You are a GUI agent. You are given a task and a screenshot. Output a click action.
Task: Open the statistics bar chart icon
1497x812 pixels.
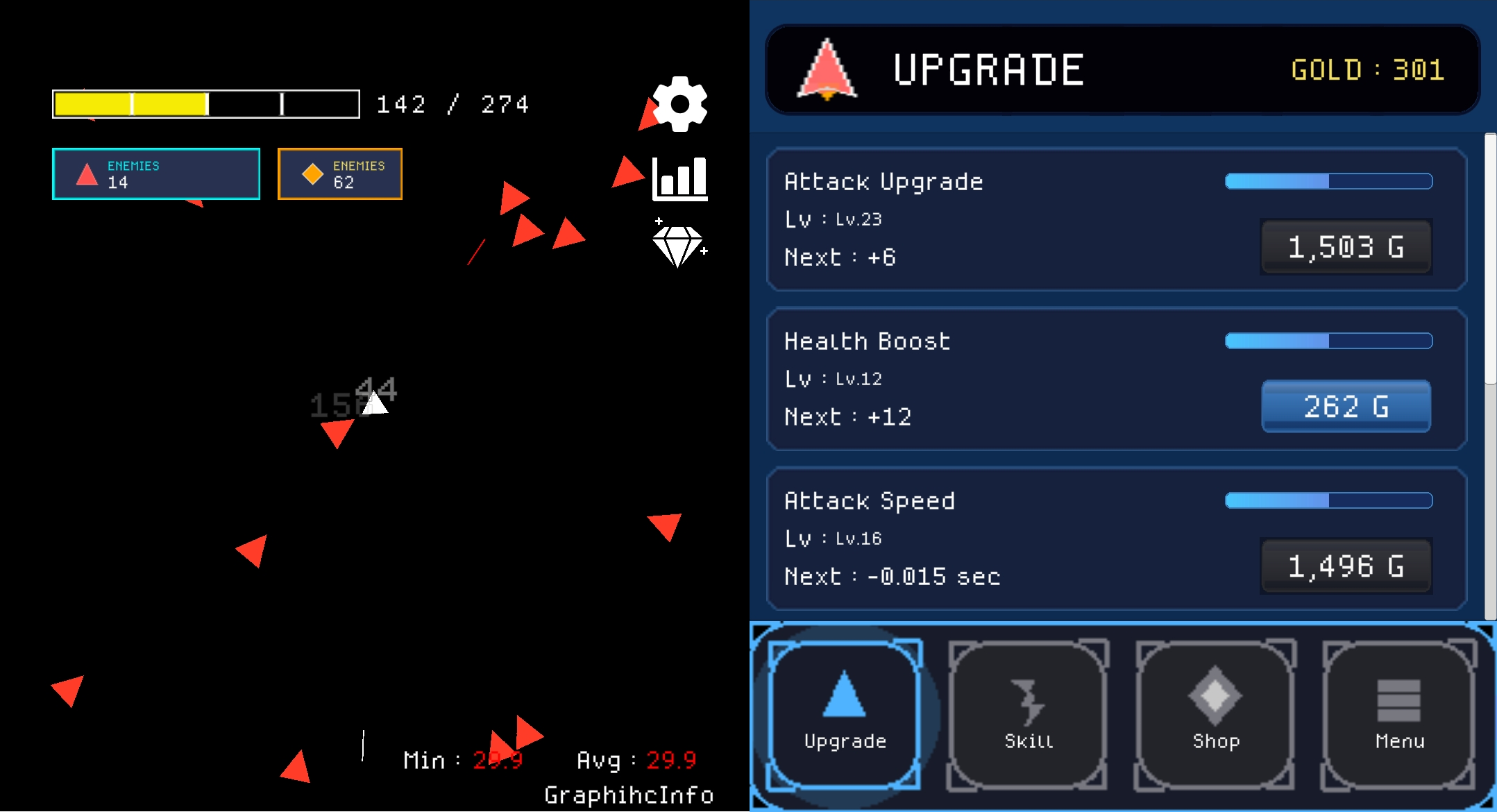pyautogui.click(x=680, y=179)
